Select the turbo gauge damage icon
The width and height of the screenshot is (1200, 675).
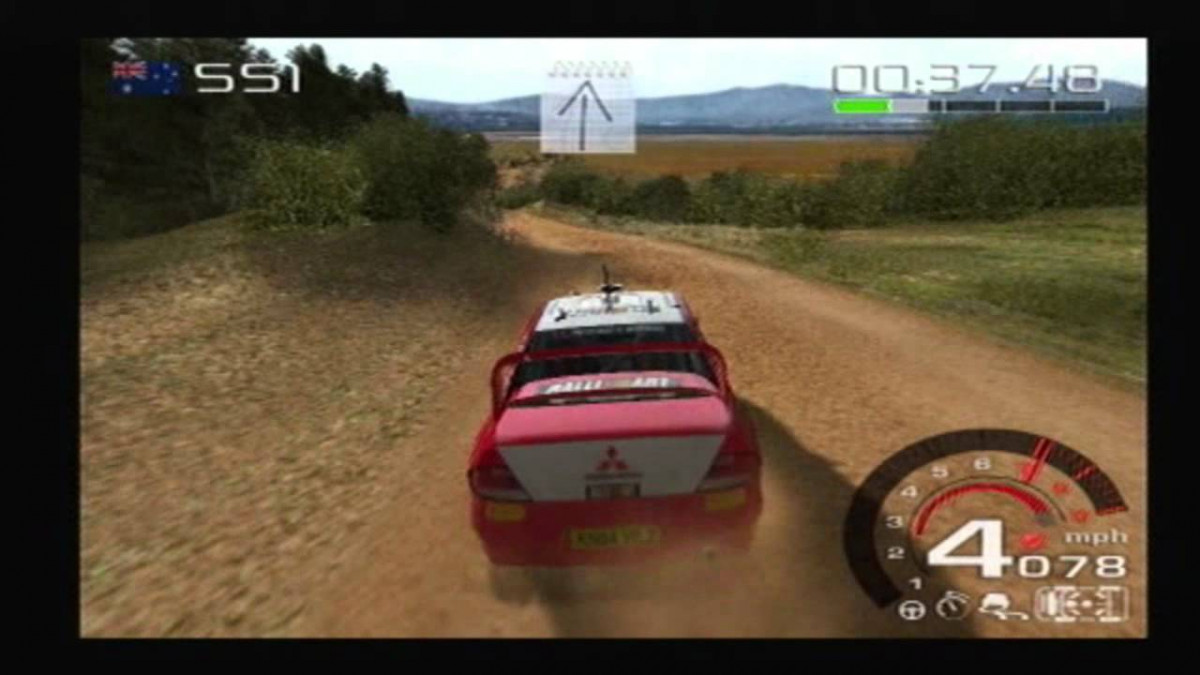point(951,607)
